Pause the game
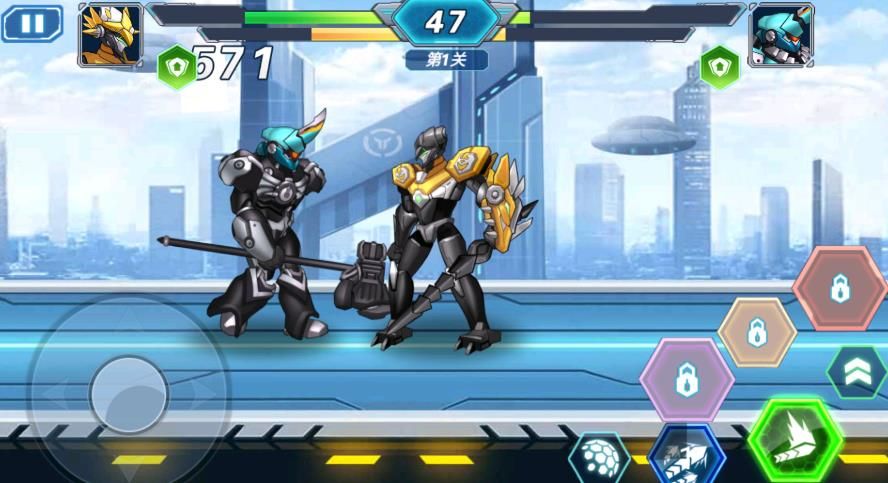This screenshot has height=483, width=888. pos(32,24)
